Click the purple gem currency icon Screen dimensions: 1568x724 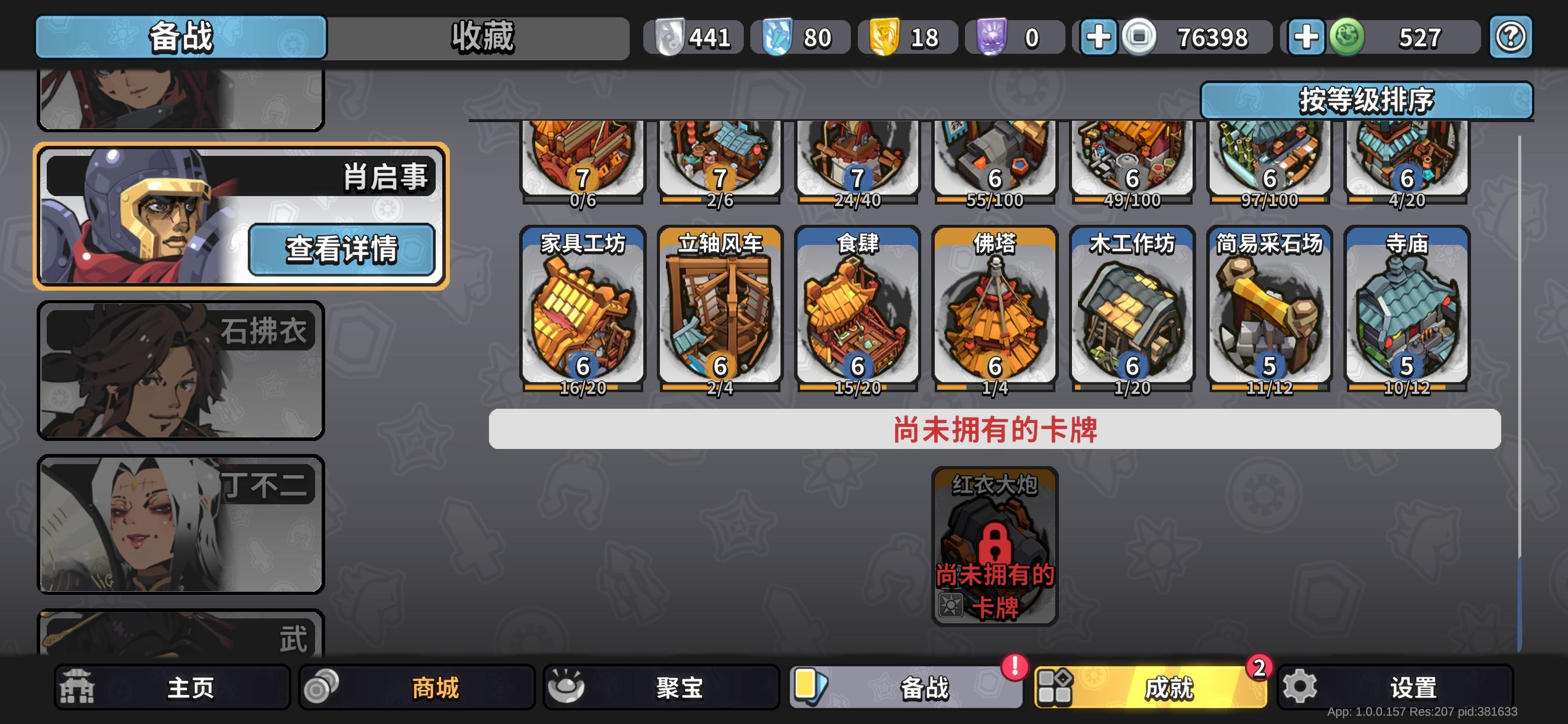[x=992, y=37]
